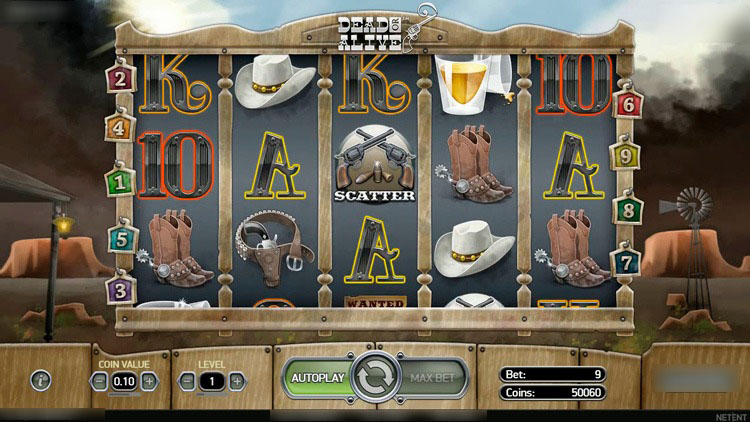Select bet line 4 marker

click(x=121, y=129)
